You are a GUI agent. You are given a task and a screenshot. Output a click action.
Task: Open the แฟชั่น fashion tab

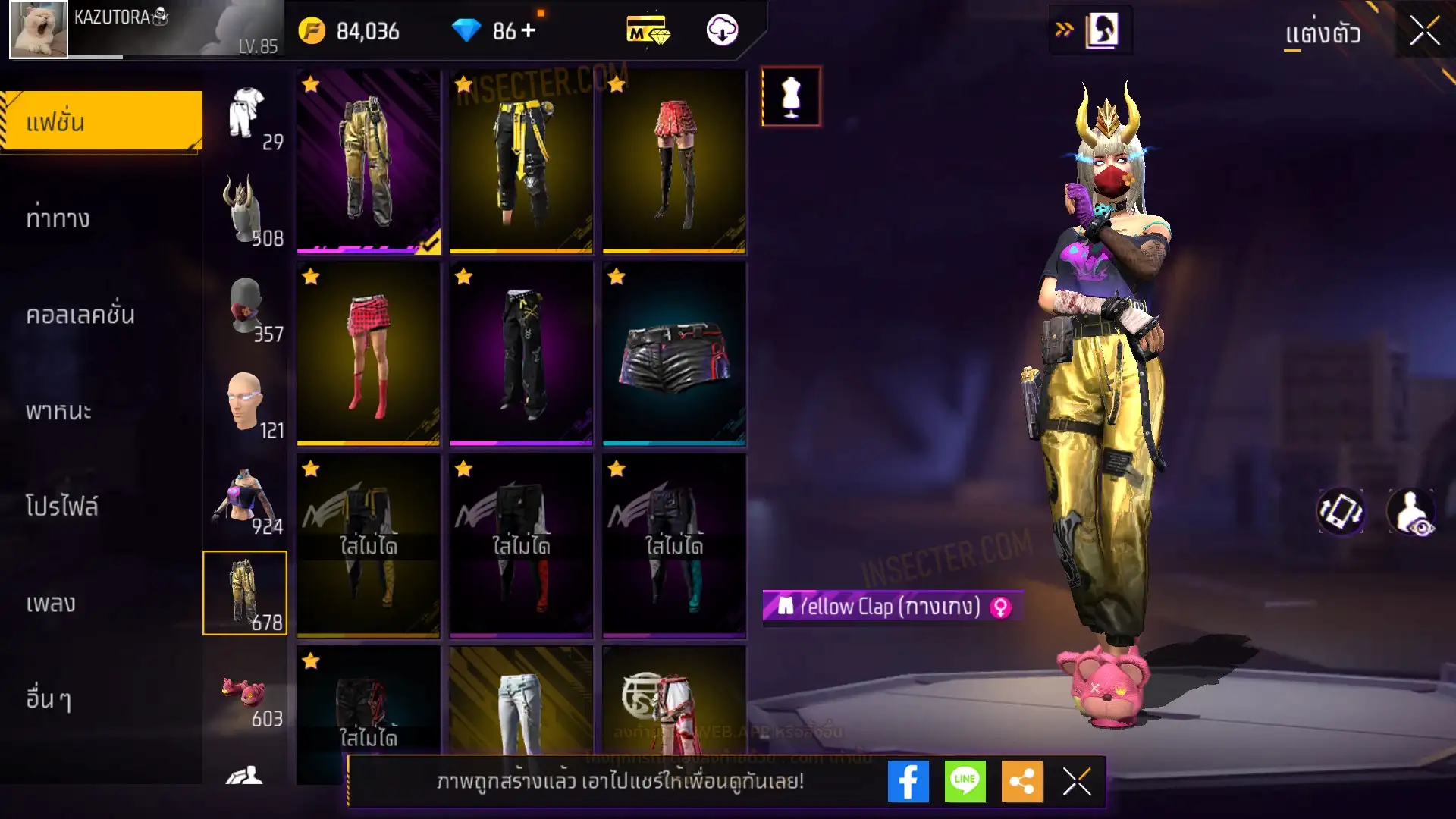(102, 121)
